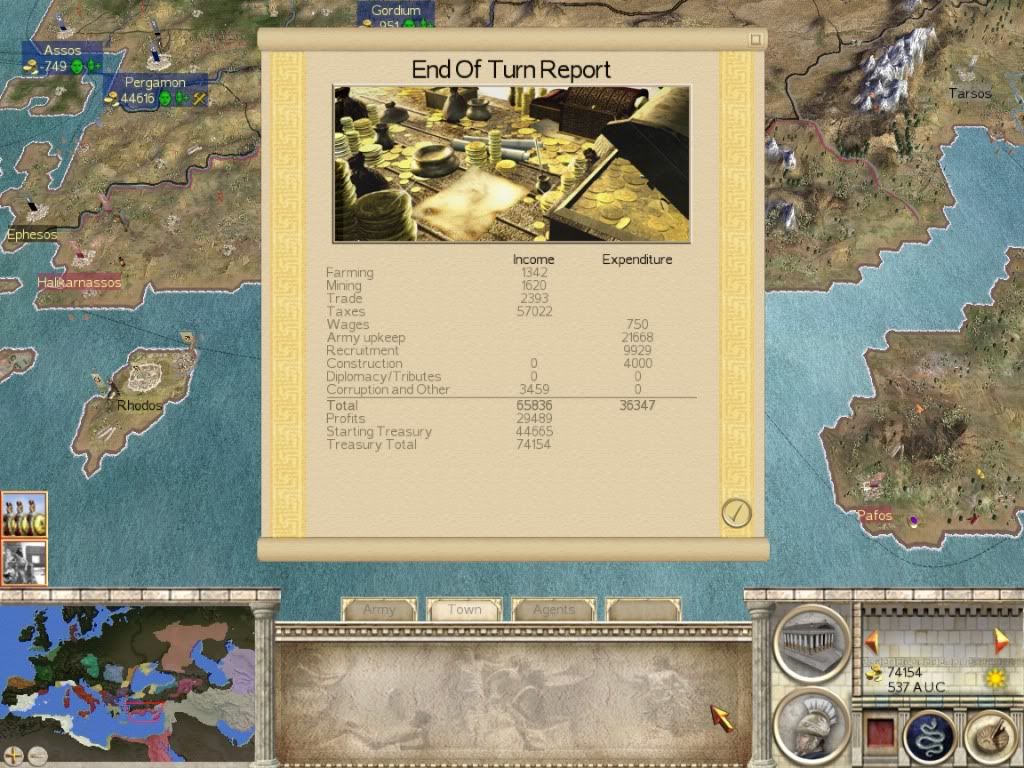Select the Assos settlement label
Screen dimensions: 1024x768
point(62,50)
